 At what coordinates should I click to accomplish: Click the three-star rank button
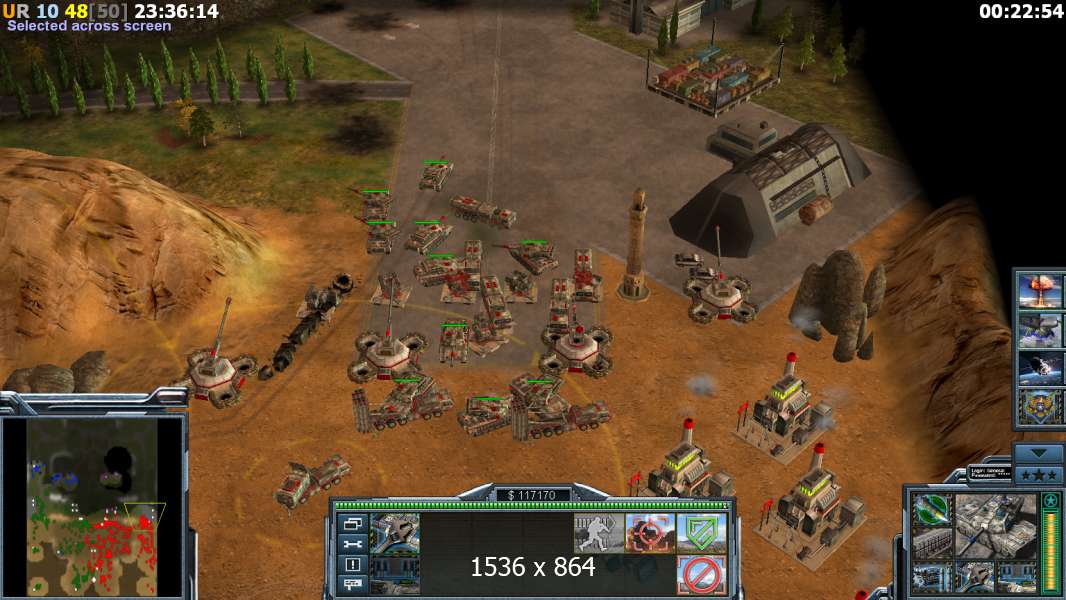(x=1038, y=473)
